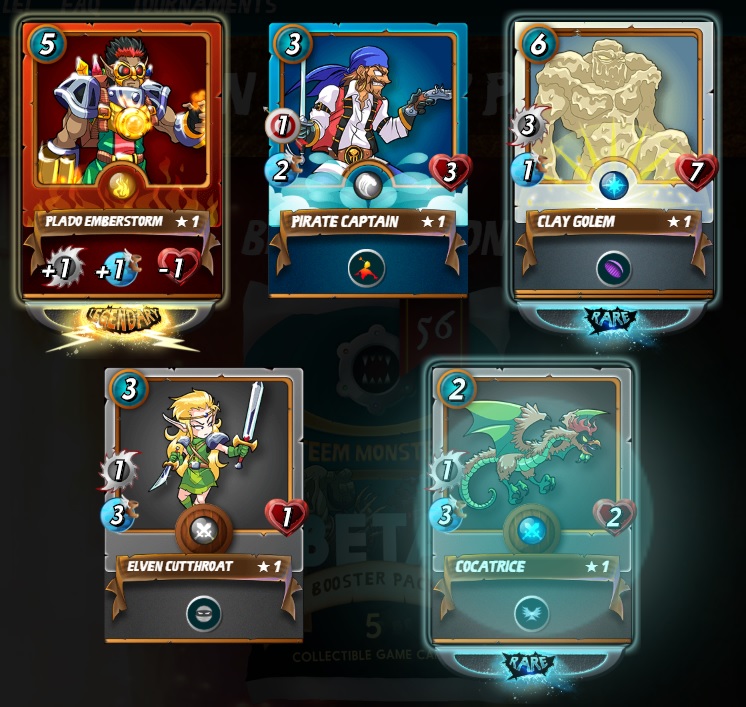Inspect Elven Cutthroat's sneak ability icon
The width and height of the screenshot is (746, 707).
[x=204, y=613]
